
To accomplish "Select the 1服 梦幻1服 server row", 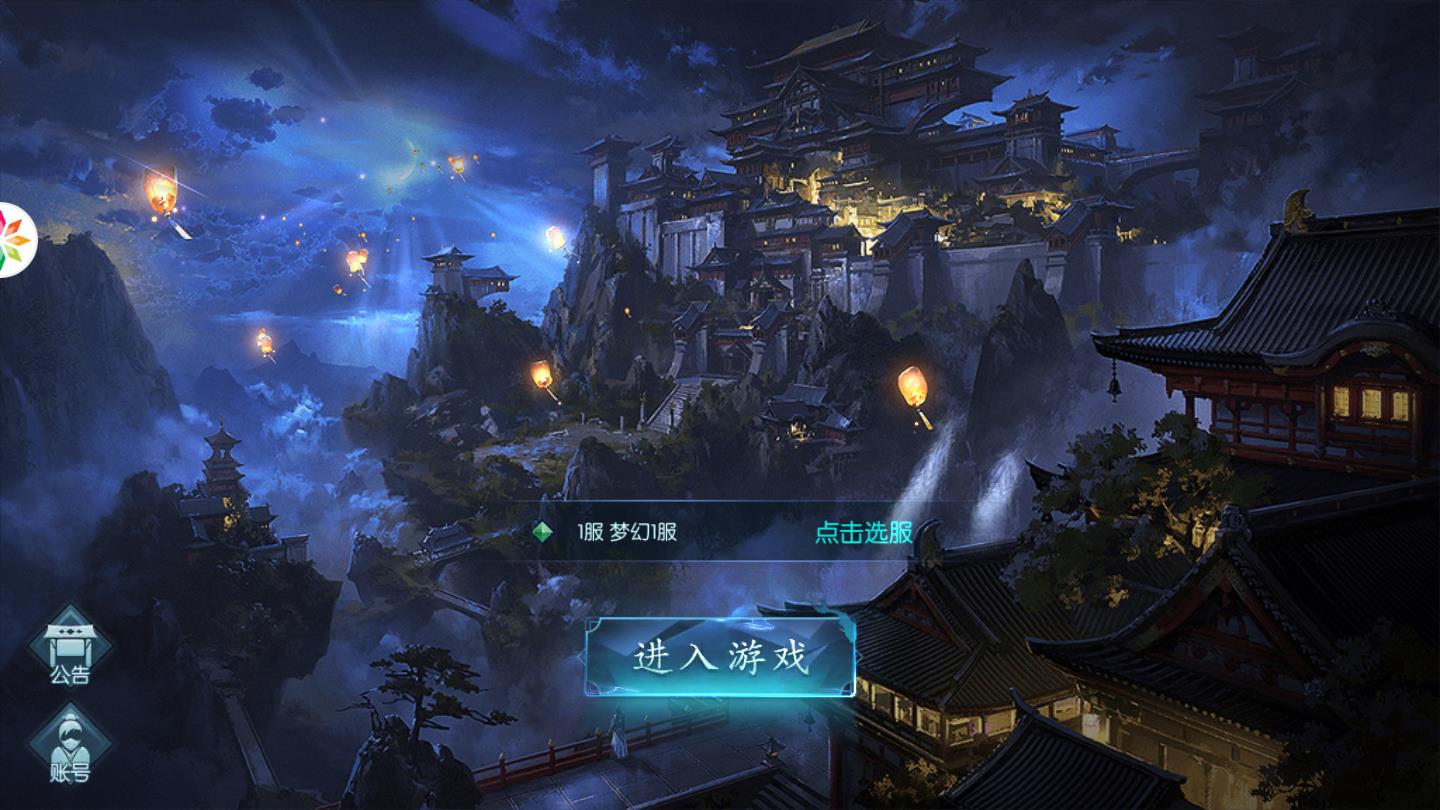I will [627, 532].
